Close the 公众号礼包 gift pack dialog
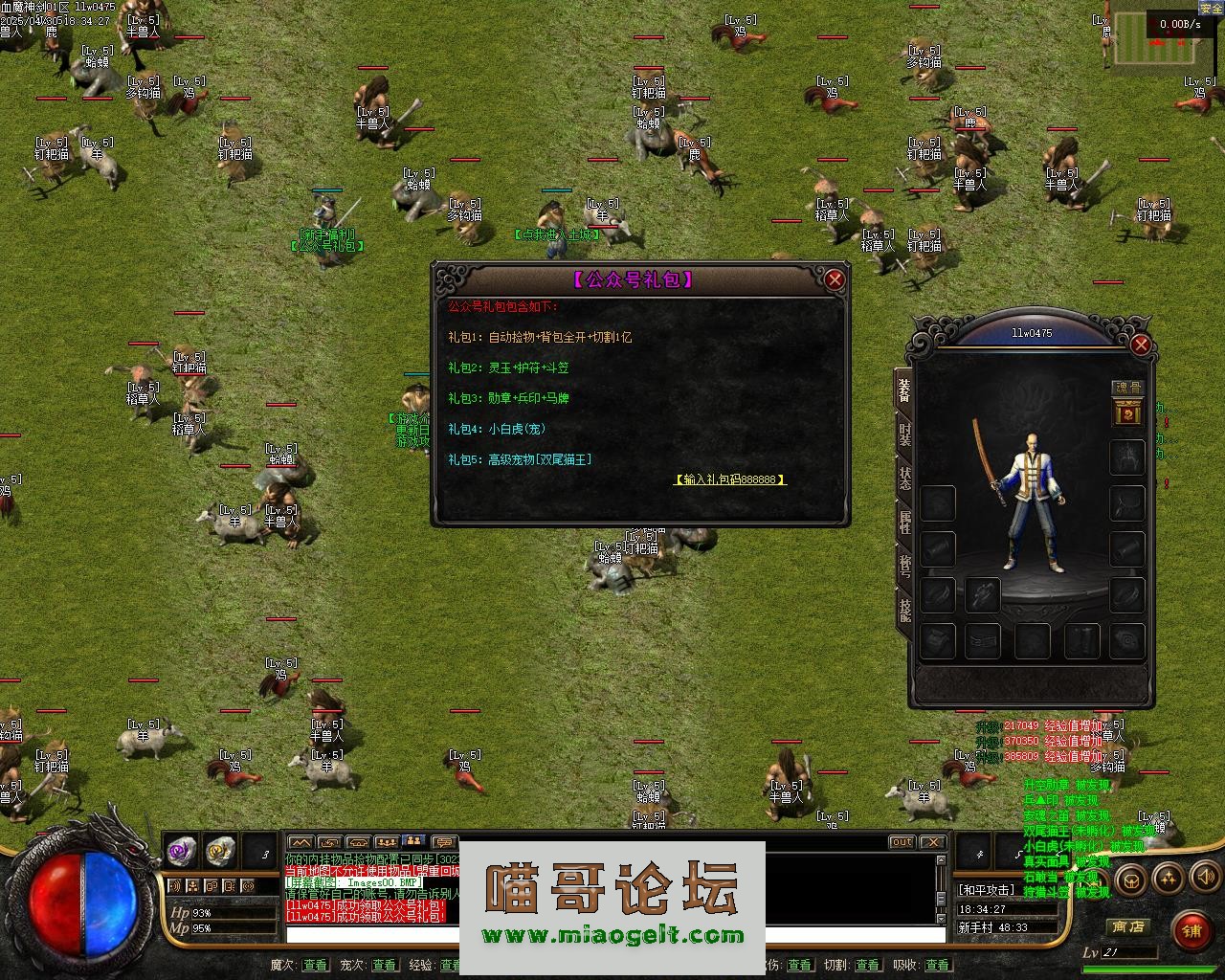Image resolution: width=1225 pixels, height=980 pixels. point(835,279)
